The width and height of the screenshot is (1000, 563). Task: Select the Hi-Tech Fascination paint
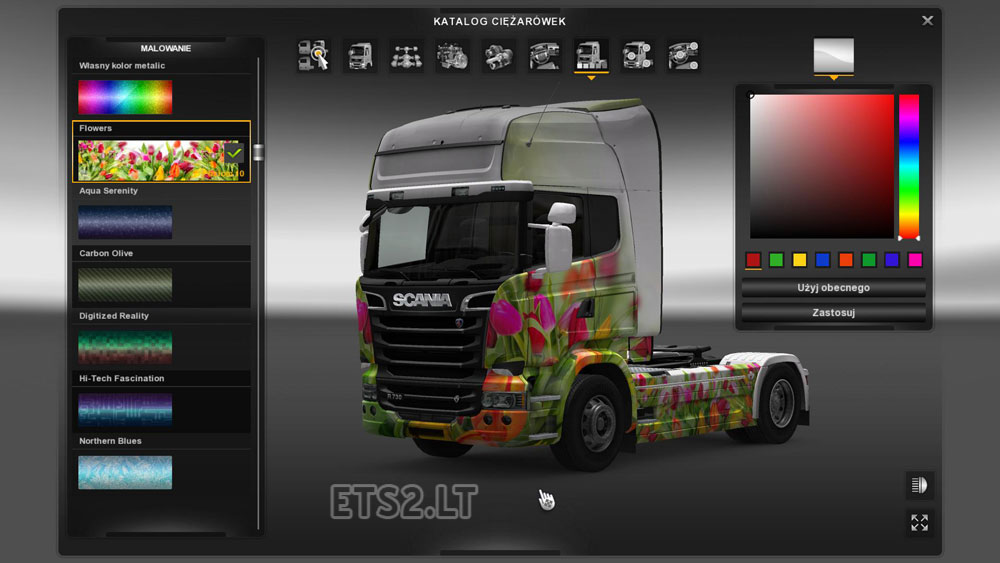[x=125, y=409]
